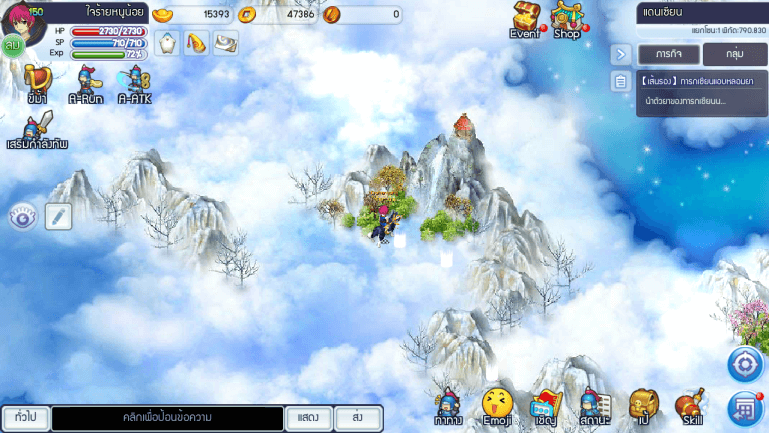This screenshot has width=769, height=433.
Task: Send the chat message with ส่ง
Action: [357, 417]
